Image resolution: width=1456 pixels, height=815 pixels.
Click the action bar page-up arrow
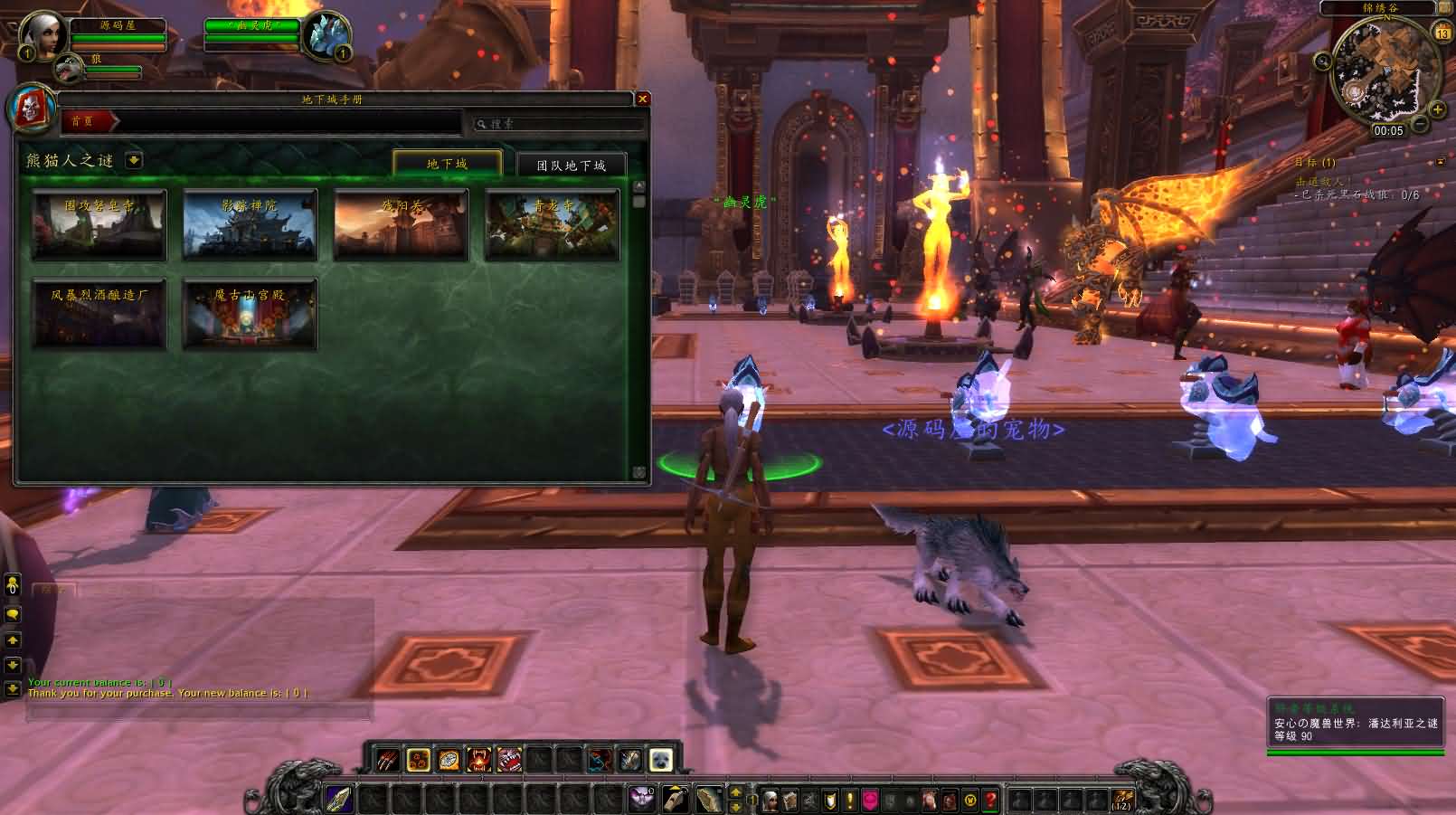pos(735,791)
